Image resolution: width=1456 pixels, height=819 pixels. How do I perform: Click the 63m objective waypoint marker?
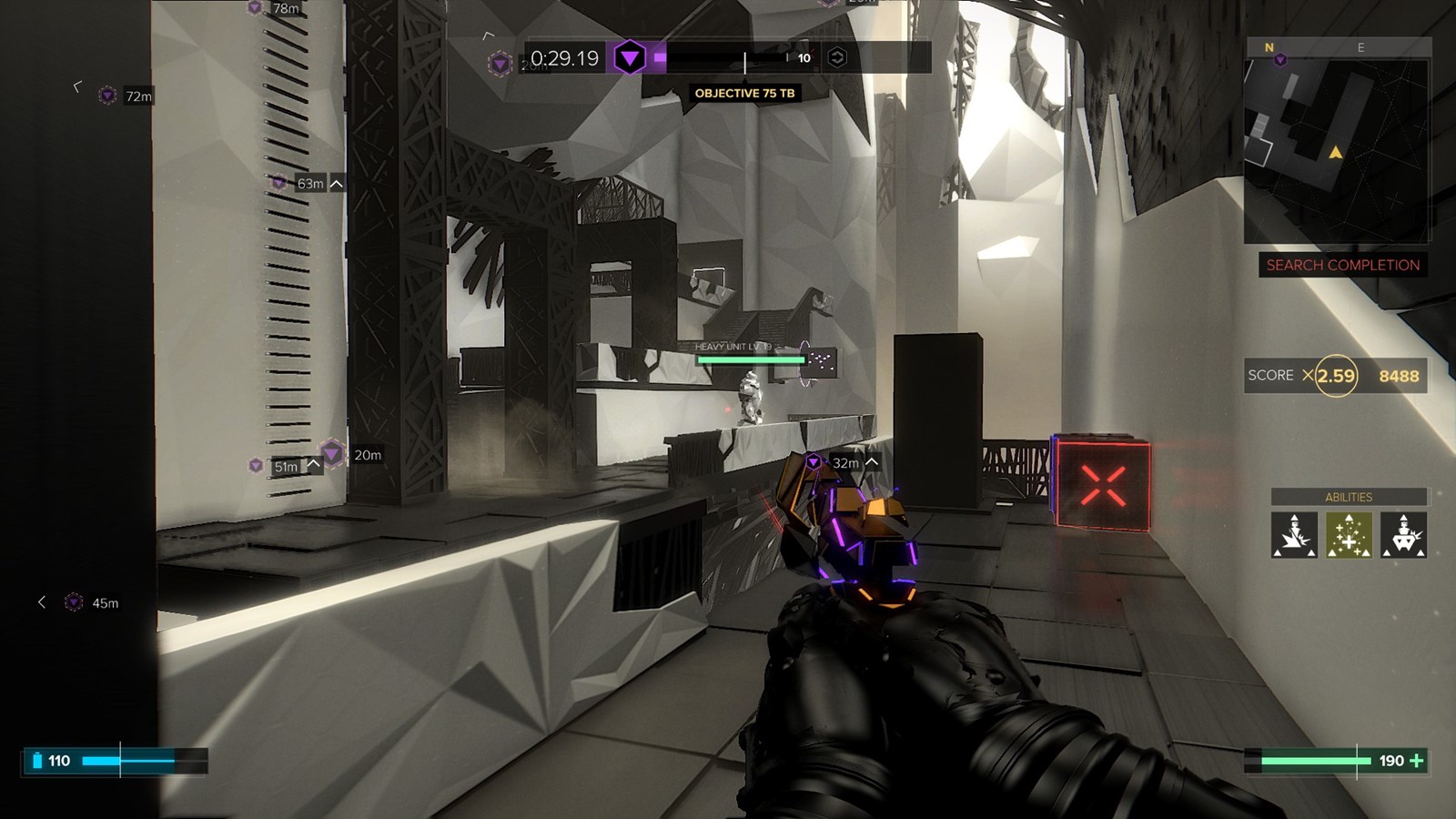(279, 183)
